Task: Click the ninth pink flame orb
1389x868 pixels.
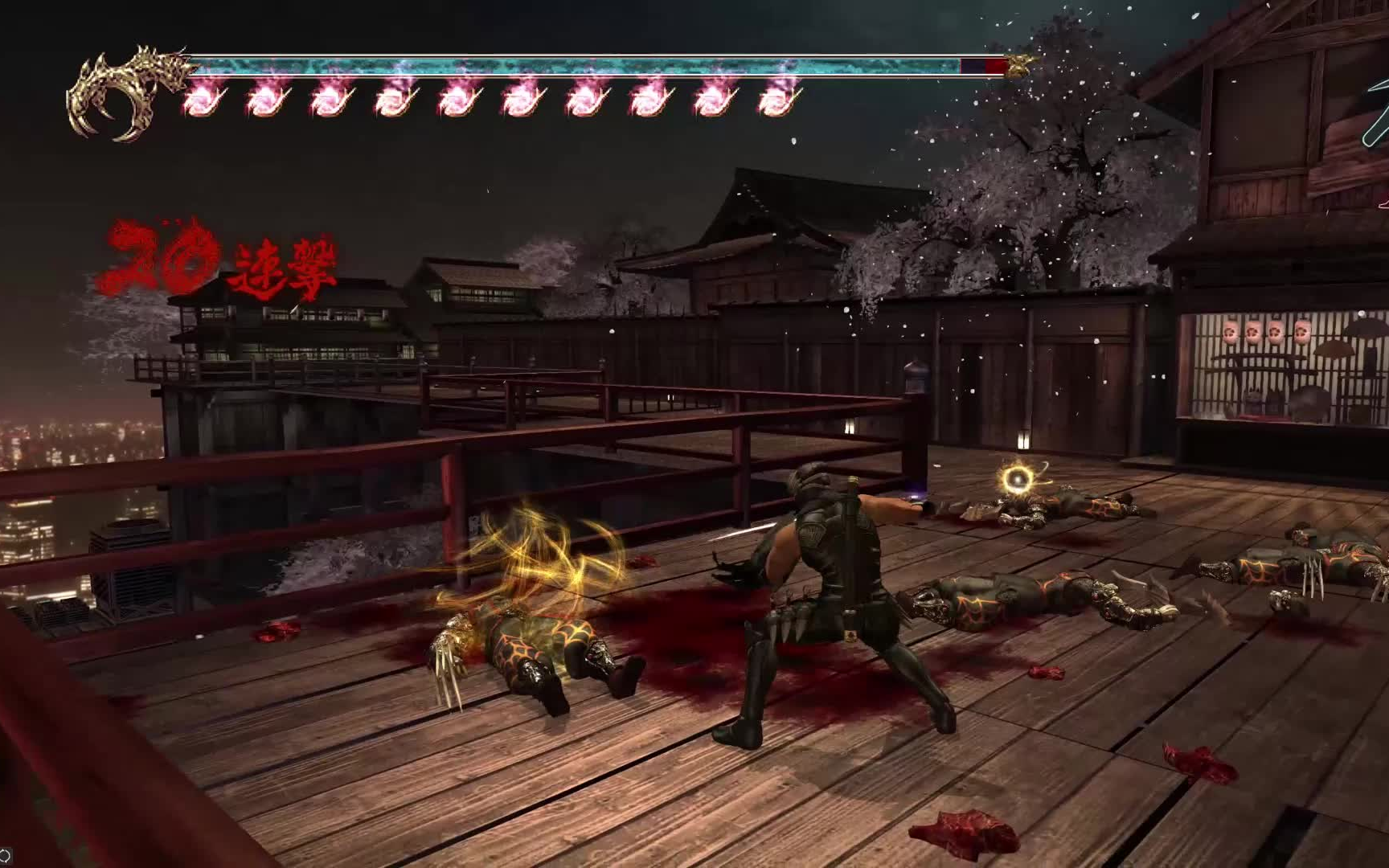Action: [x=711, y=100]
